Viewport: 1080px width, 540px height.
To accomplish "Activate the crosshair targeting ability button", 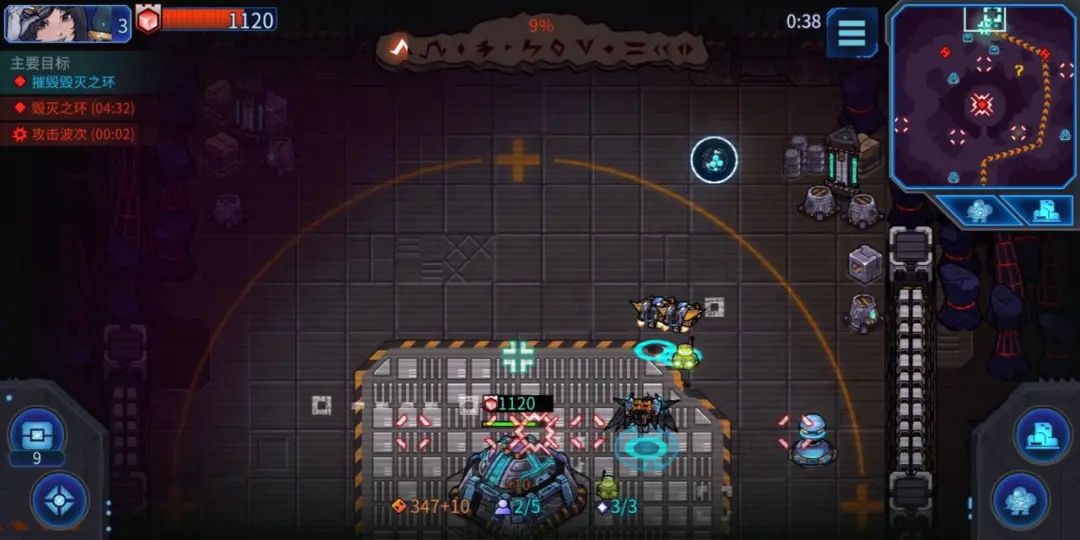I will 59,499.
